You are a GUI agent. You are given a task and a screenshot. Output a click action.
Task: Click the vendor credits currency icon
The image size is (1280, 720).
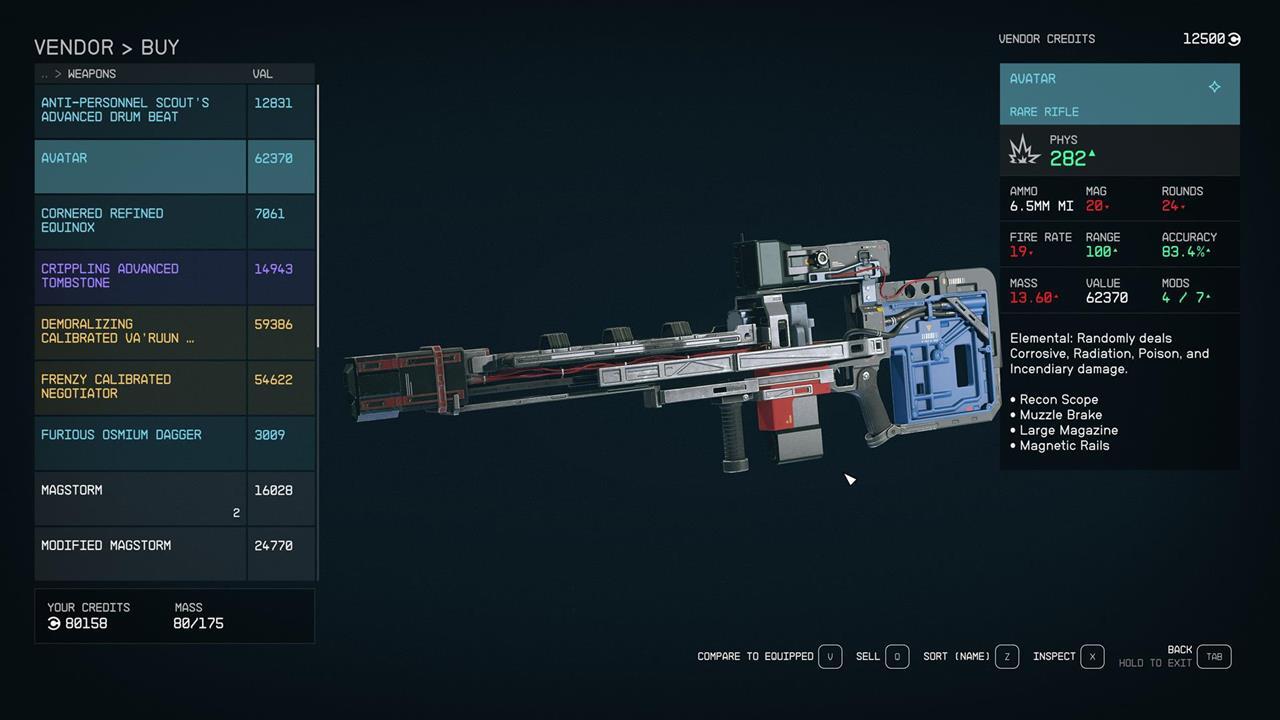(1232, 38)
